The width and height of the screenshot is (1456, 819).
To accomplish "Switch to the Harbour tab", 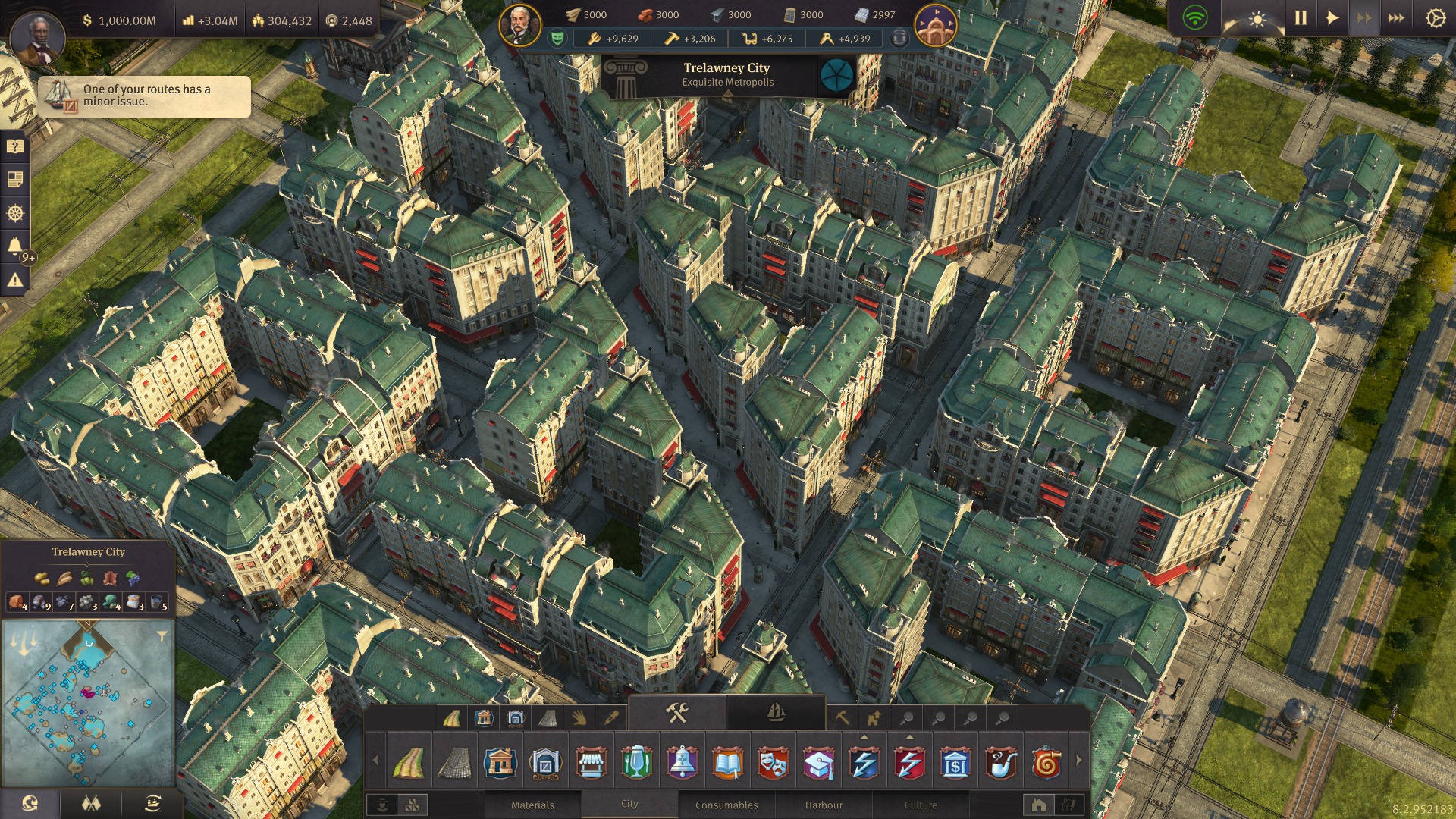I will [825, 805].
